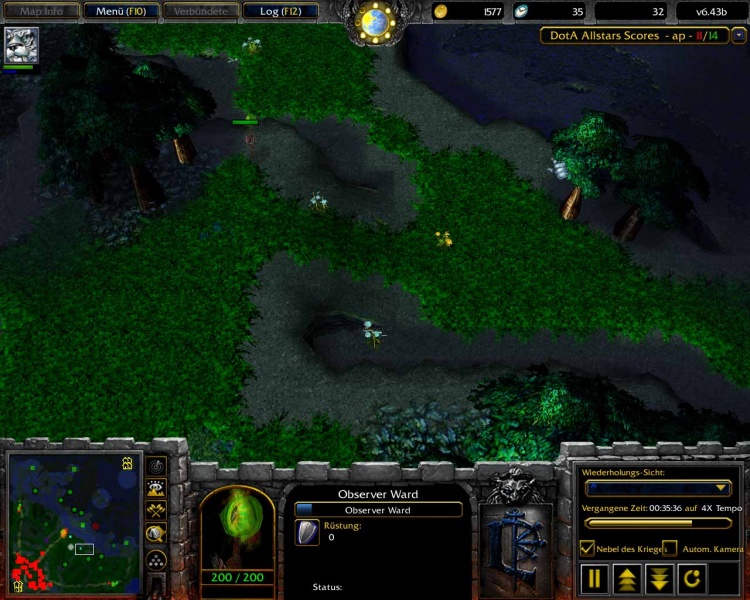
Task: Open the formation toggle button
Action: (x=156, y=560)
